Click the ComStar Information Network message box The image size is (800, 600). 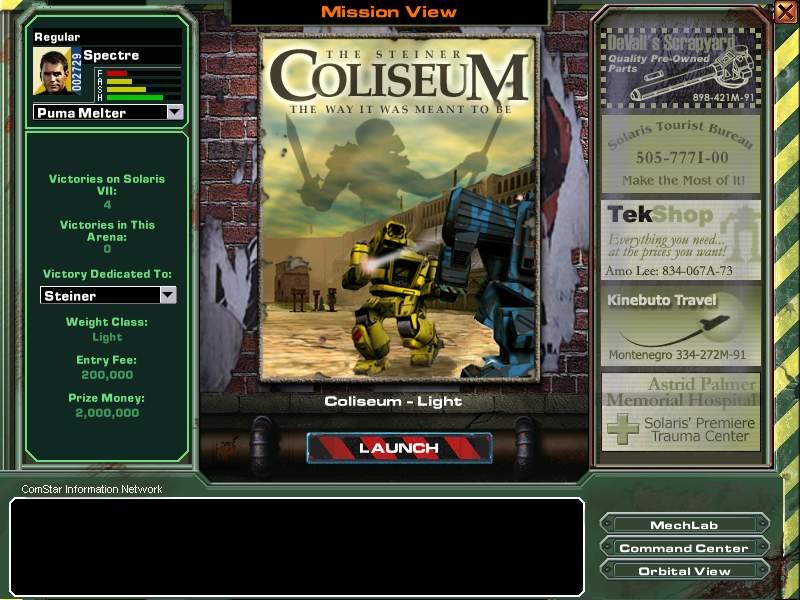297,546
